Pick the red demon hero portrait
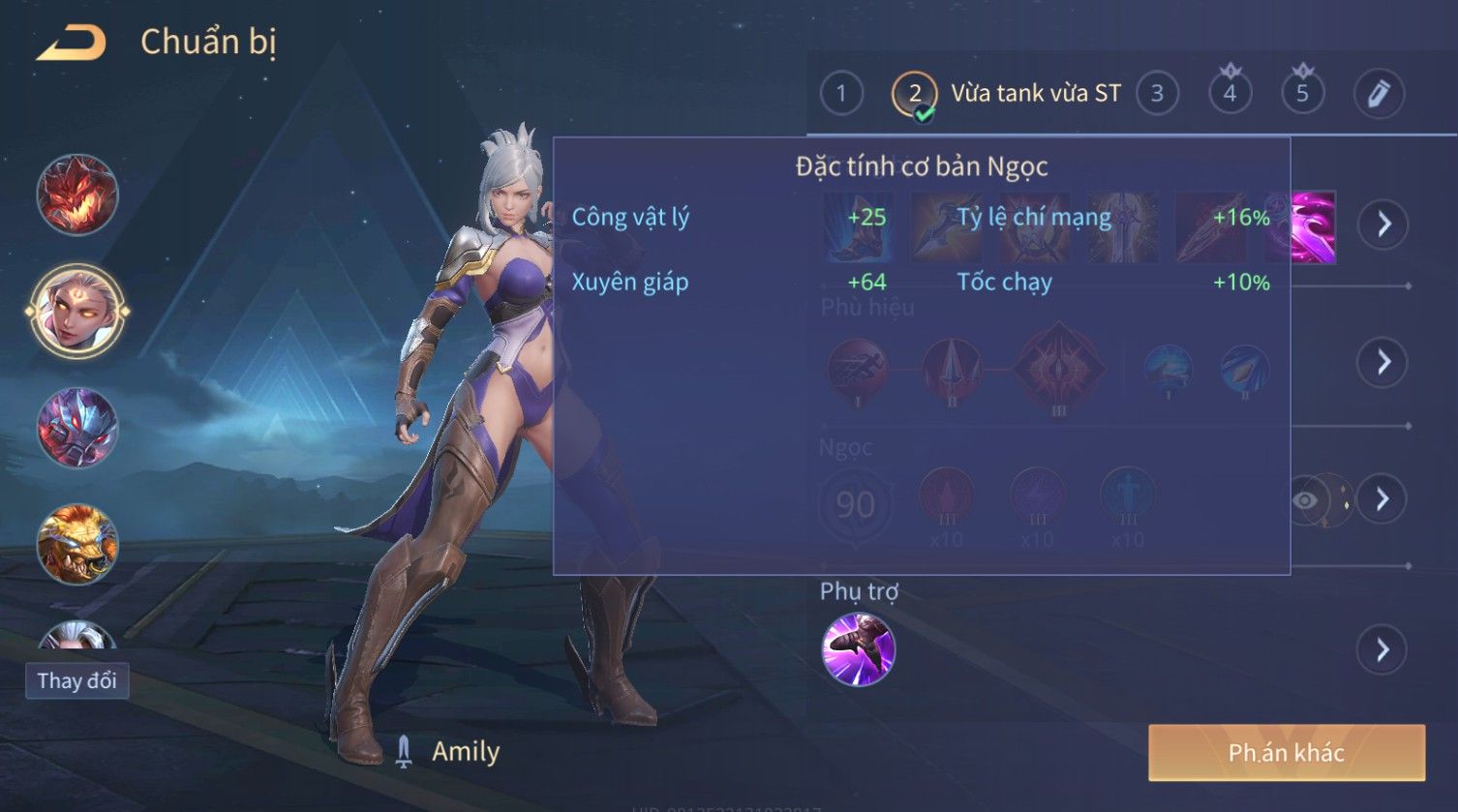The image size is (1458, 812). coord(77,195)
